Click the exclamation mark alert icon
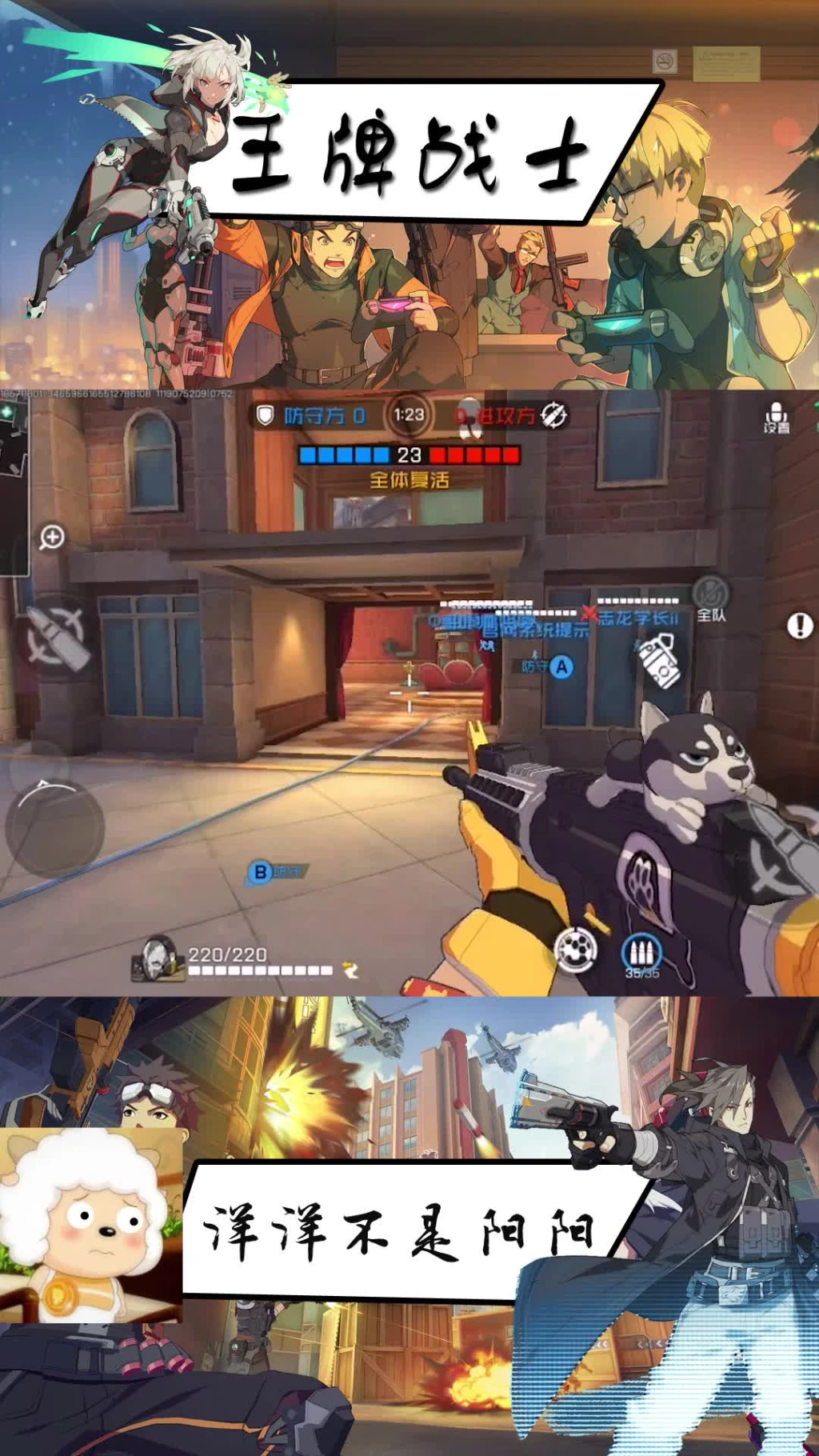819x1456 pixels. (x=800, y=626)
